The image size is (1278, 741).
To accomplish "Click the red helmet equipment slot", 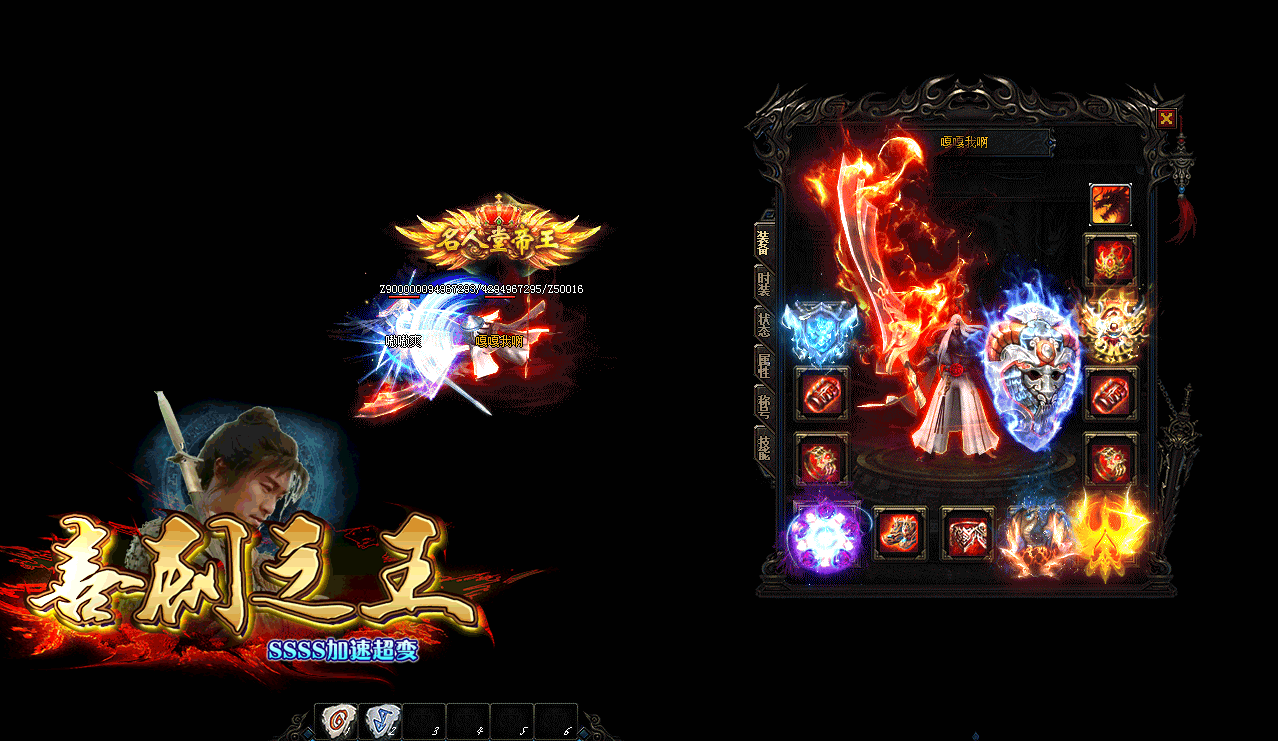I will tap(1111, 260).
